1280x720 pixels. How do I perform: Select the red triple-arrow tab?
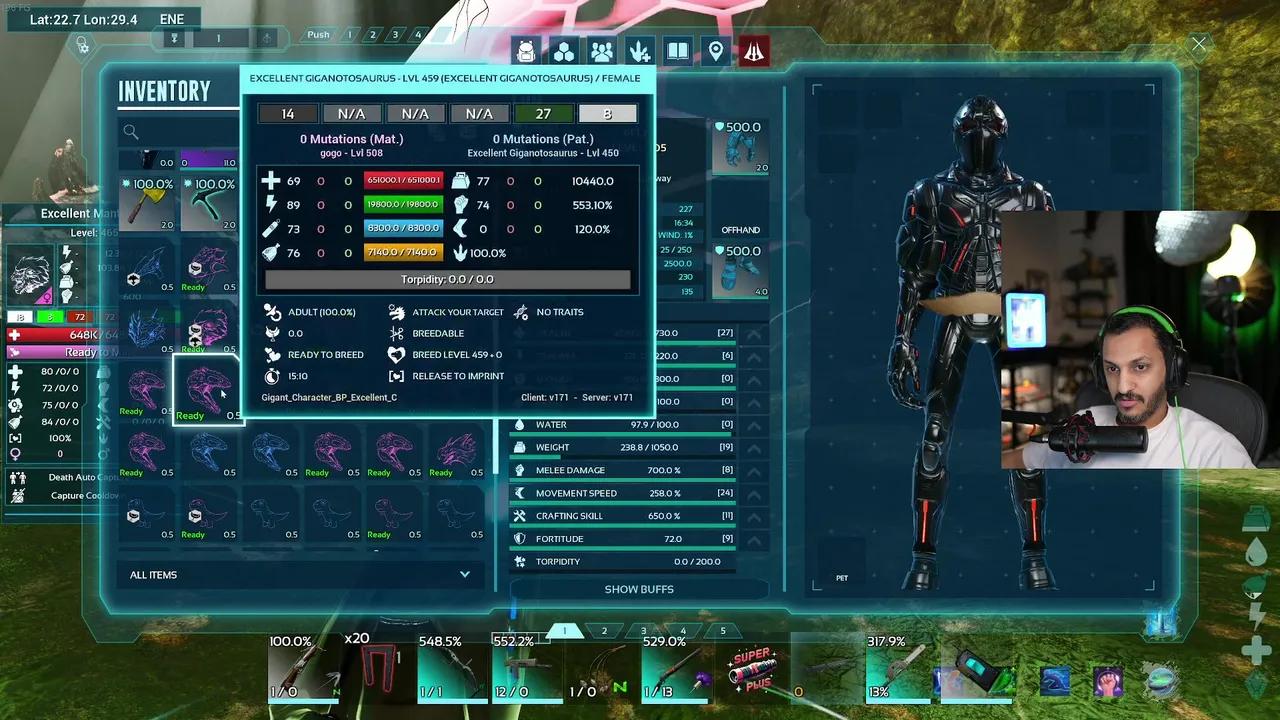(754, 51)
